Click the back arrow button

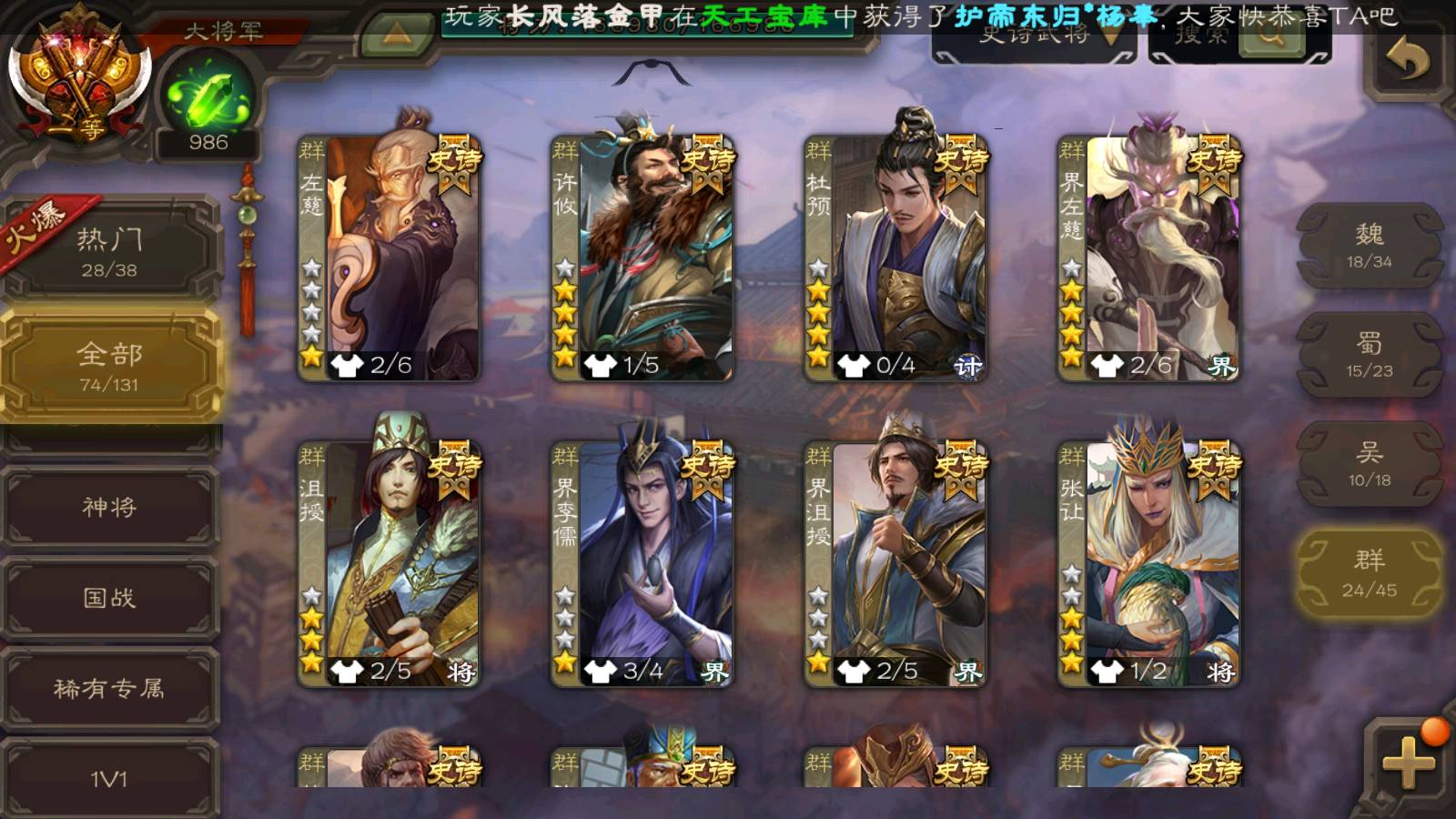(x=1408, y=62)
